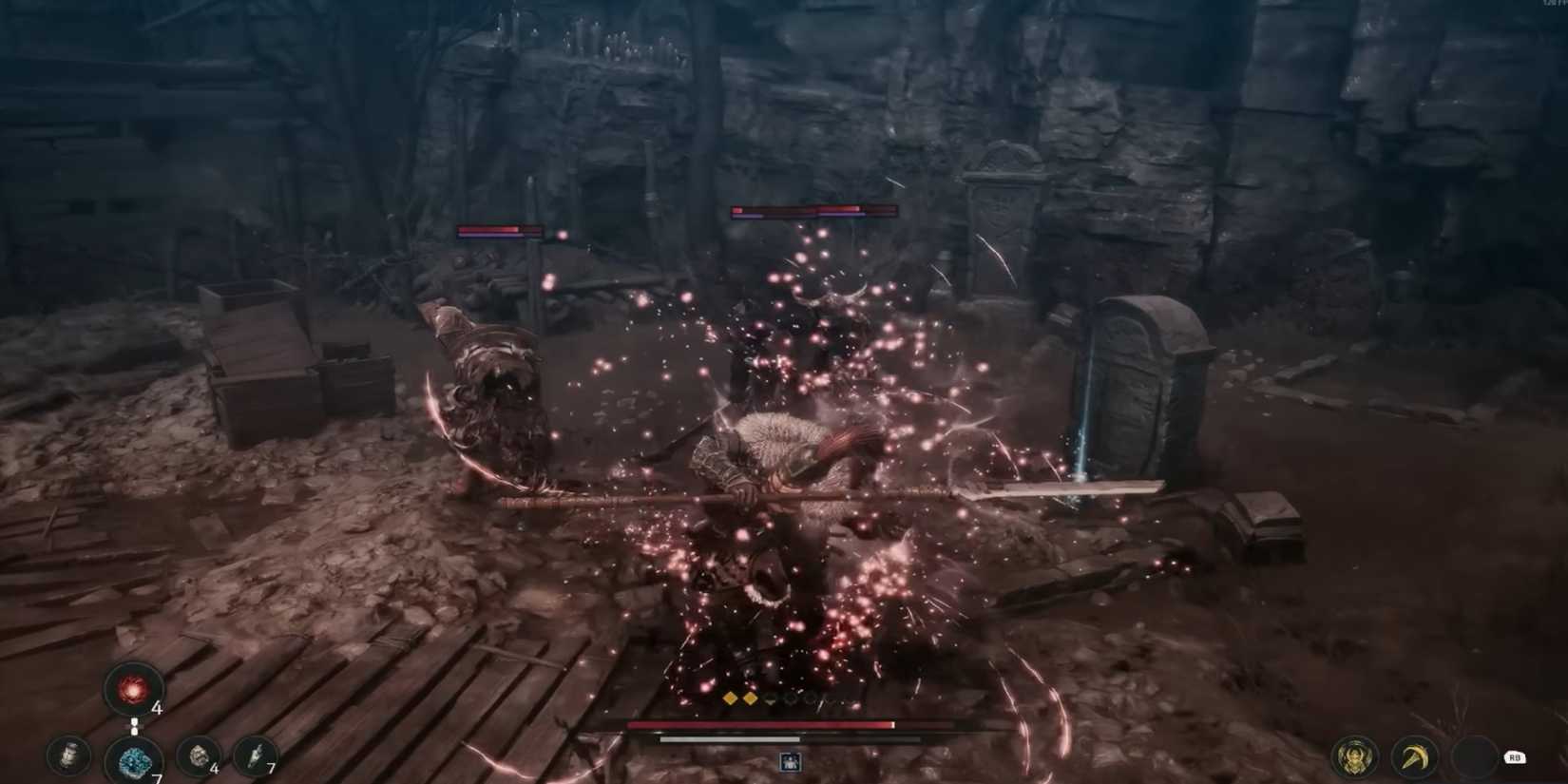Click the number 4 beside the red orb
The height and width of the screenshot is (784, 1568).
point(157,708)
